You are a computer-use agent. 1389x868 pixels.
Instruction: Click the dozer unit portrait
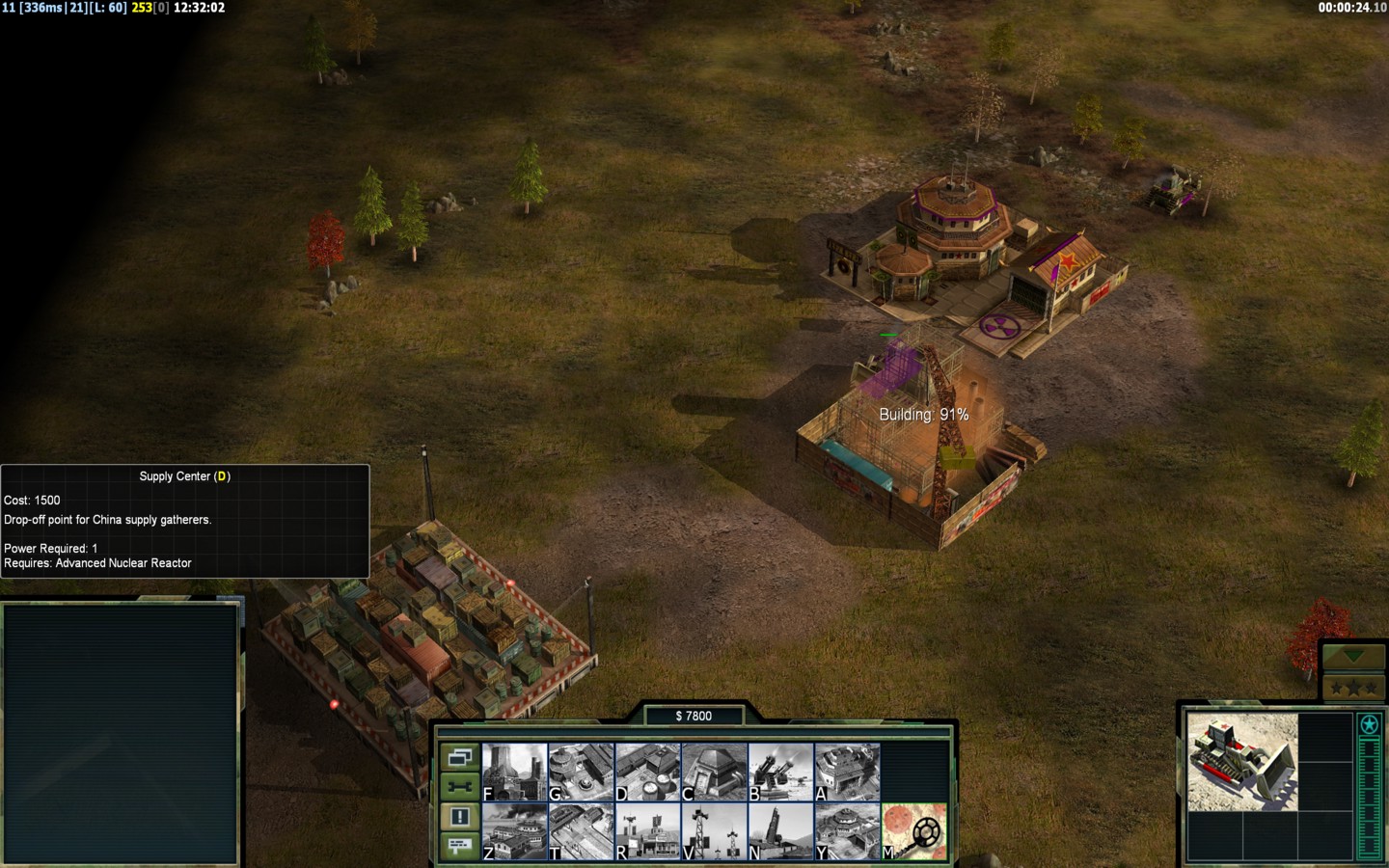(1242, 762)
